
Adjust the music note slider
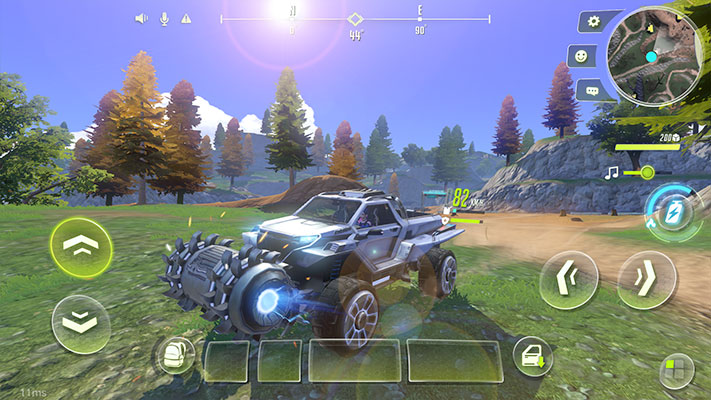[647, 172]
